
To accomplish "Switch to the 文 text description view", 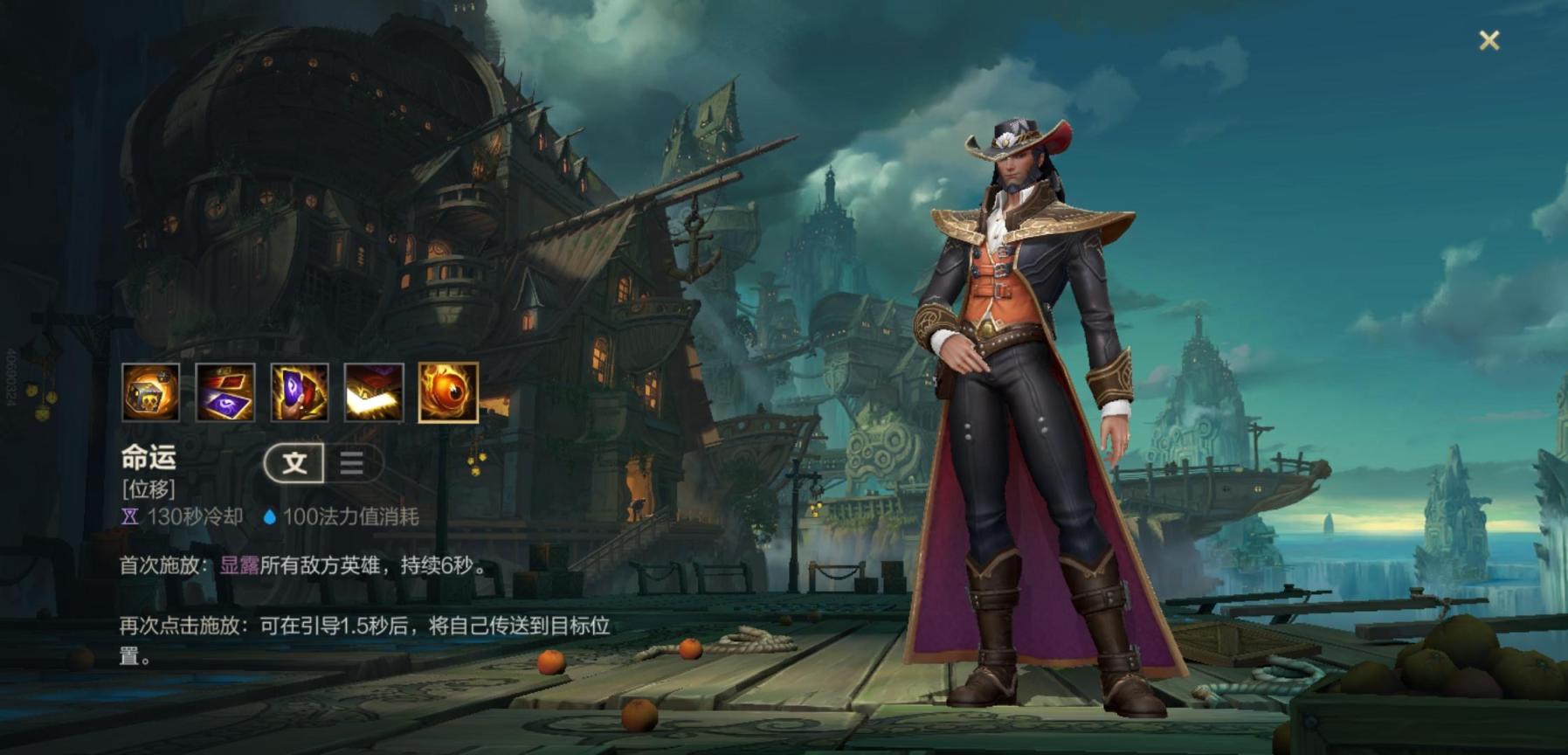I will click(295, 462).
